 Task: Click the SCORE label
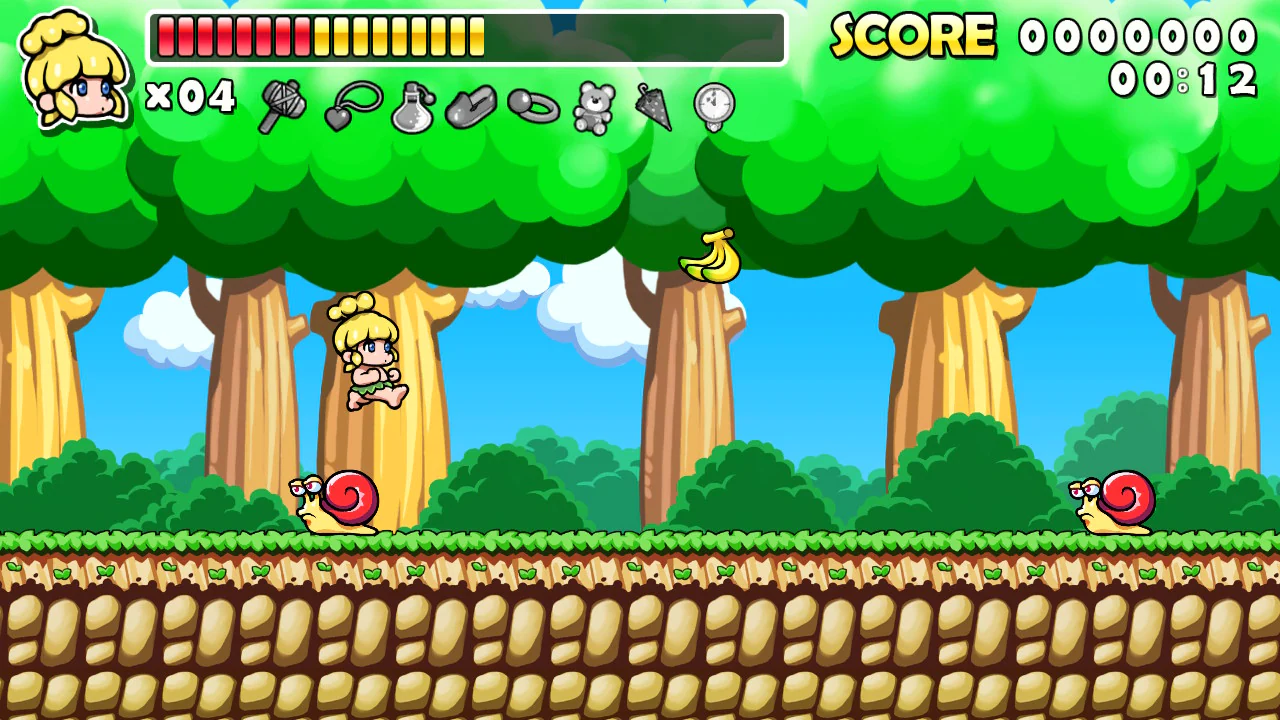point(913,37)
